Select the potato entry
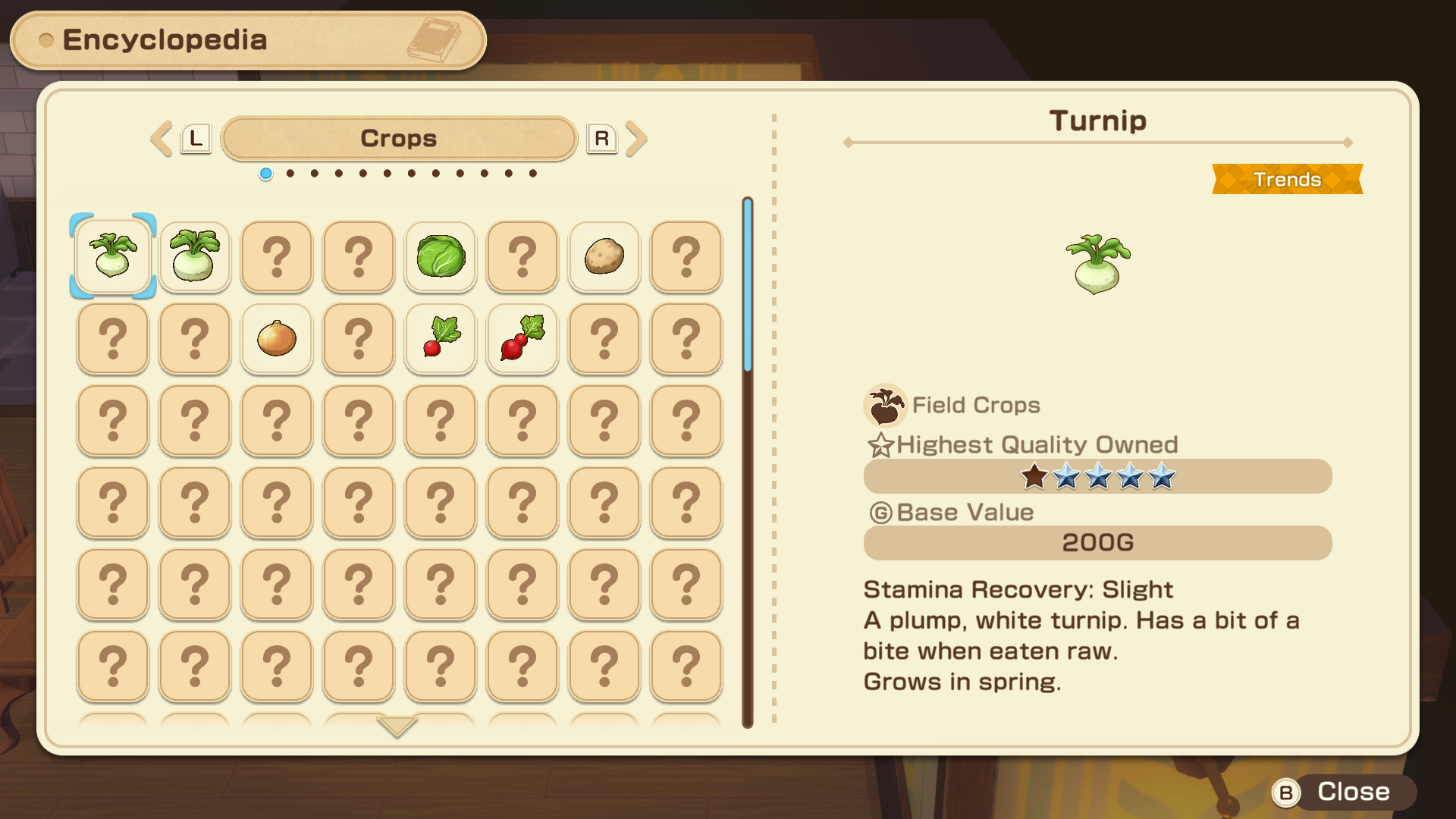 click(604, 256)
